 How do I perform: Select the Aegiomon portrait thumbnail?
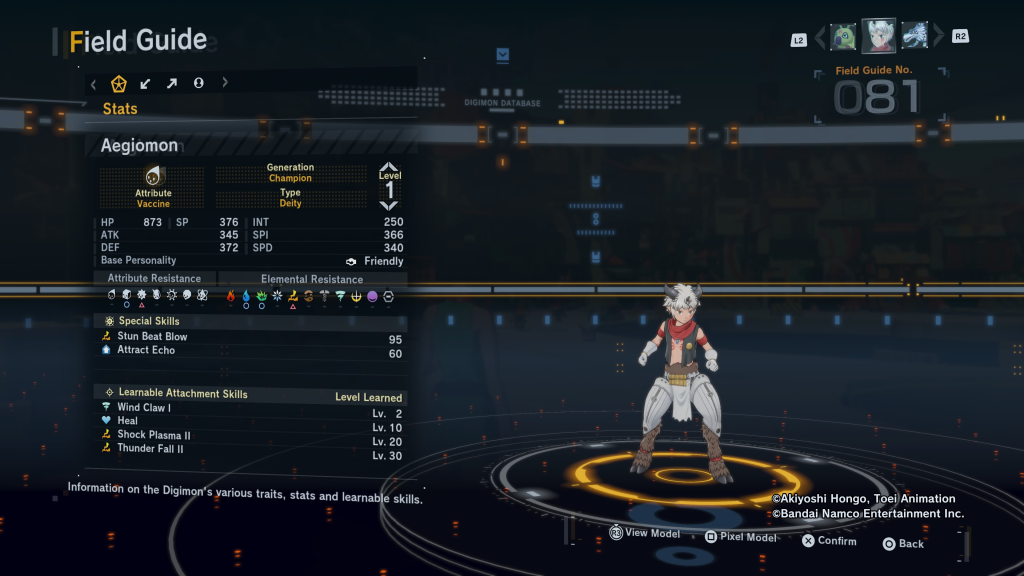[x=879, y=36]
